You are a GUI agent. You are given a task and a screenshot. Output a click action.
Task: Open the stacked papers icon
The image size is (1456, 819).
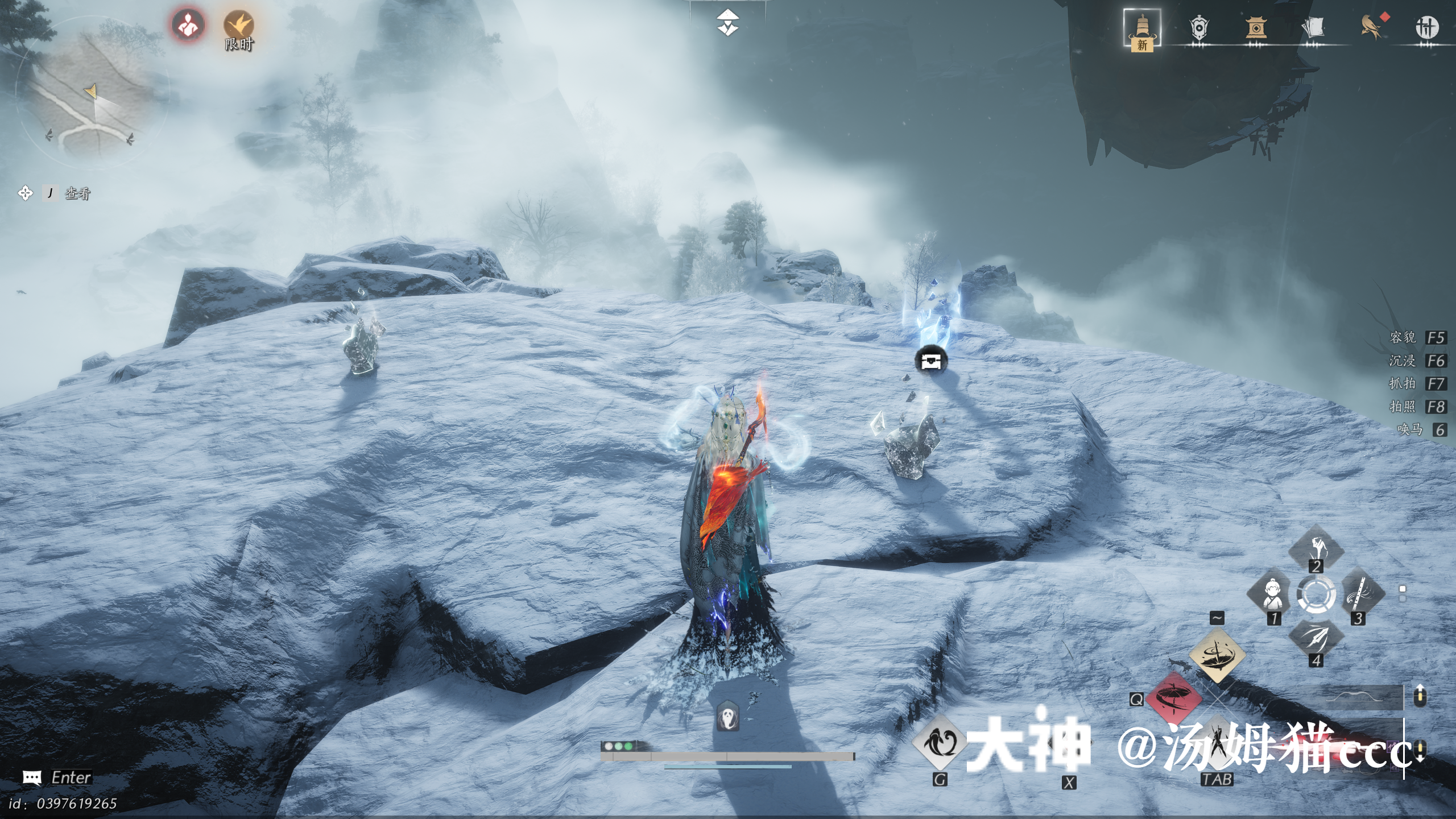1313,28
